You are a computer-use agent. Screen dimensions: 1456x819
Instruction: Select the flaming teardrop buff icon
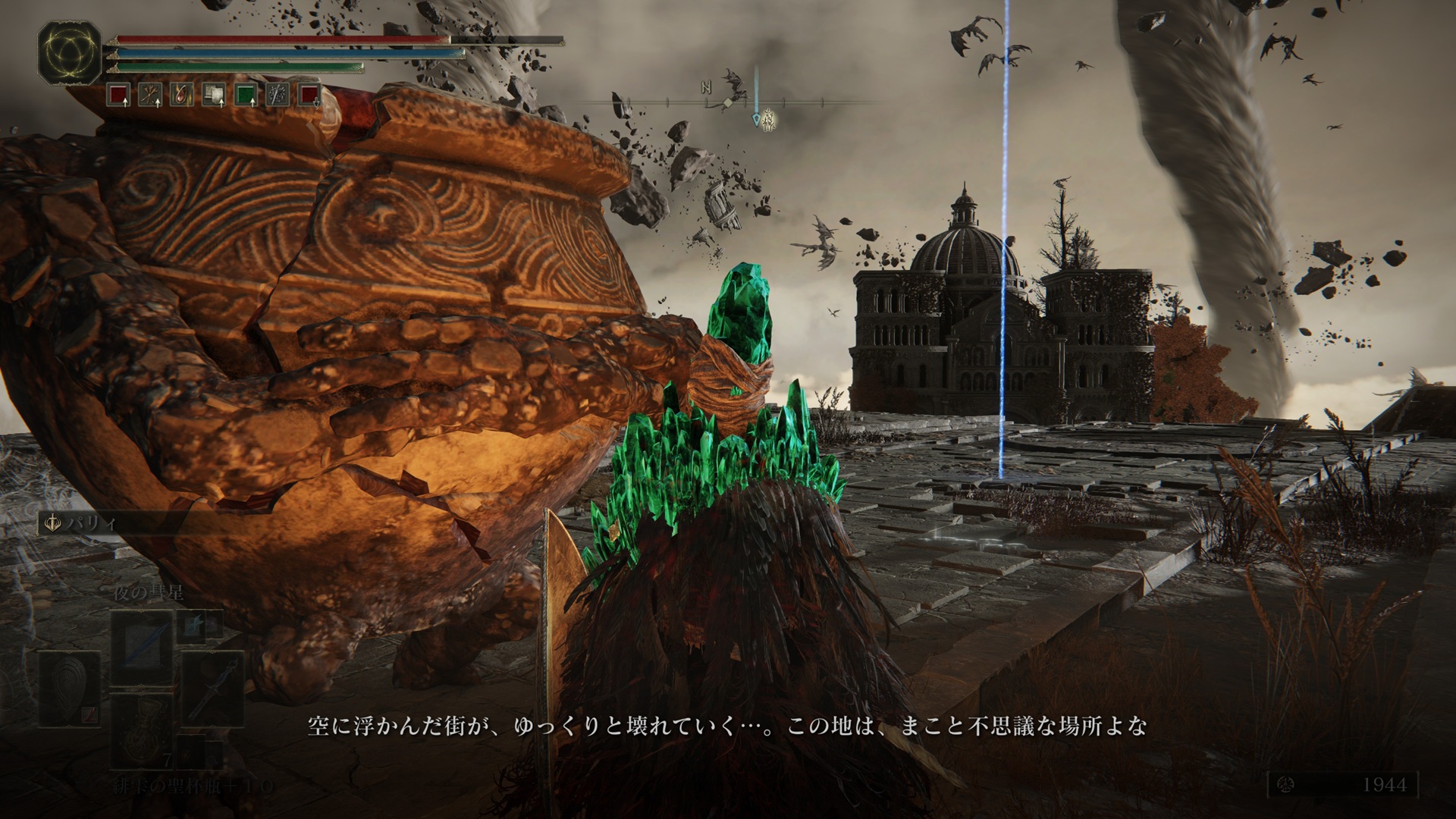click(182, 96)
